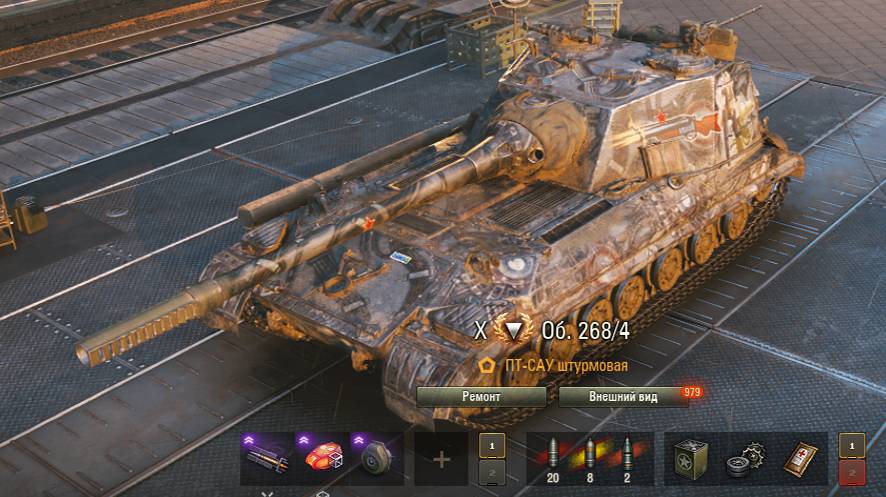Select the shell slot with 8 rounds
Image resolution: width=886 pixels, height=497 pixels.
590,456
